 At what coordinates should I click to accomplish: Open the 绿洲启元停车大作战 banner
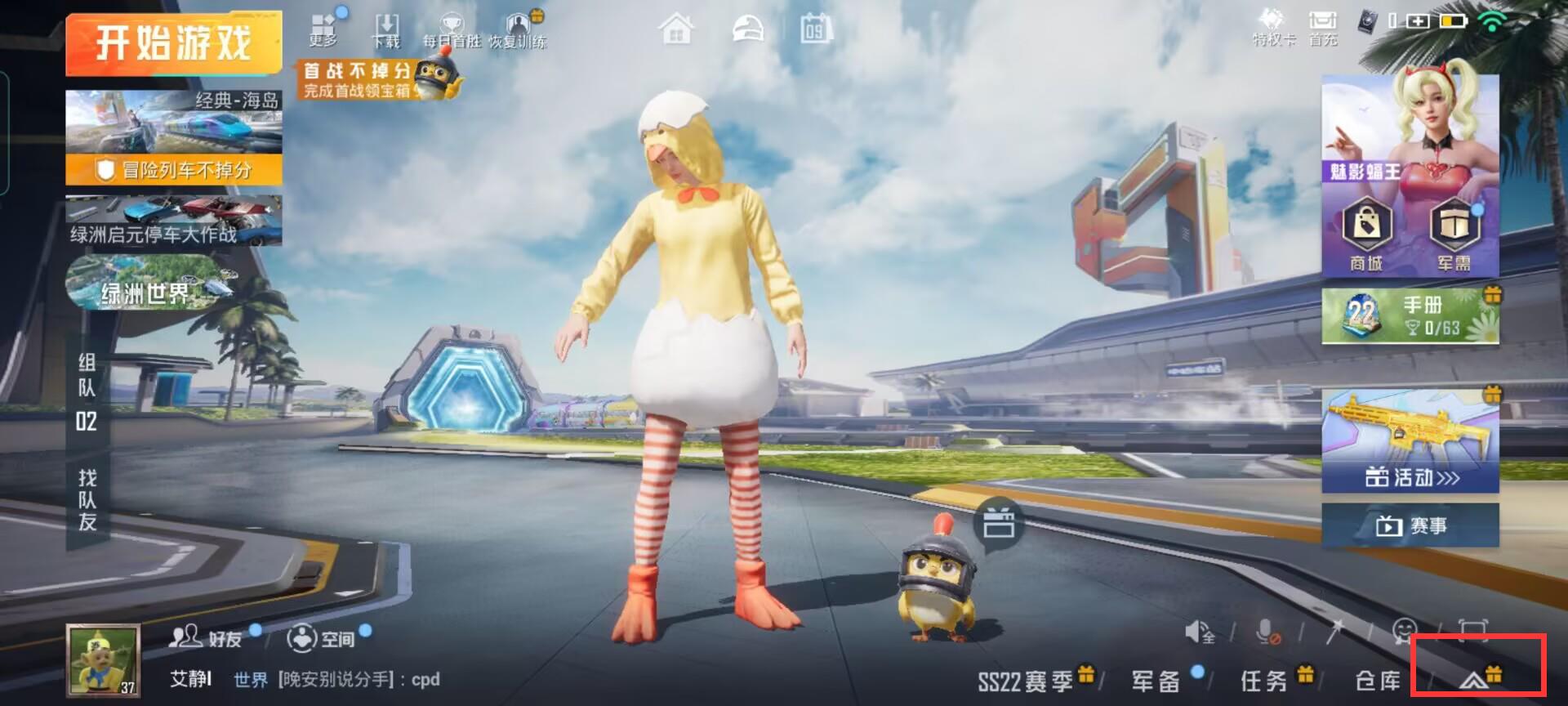click(173, 221)
